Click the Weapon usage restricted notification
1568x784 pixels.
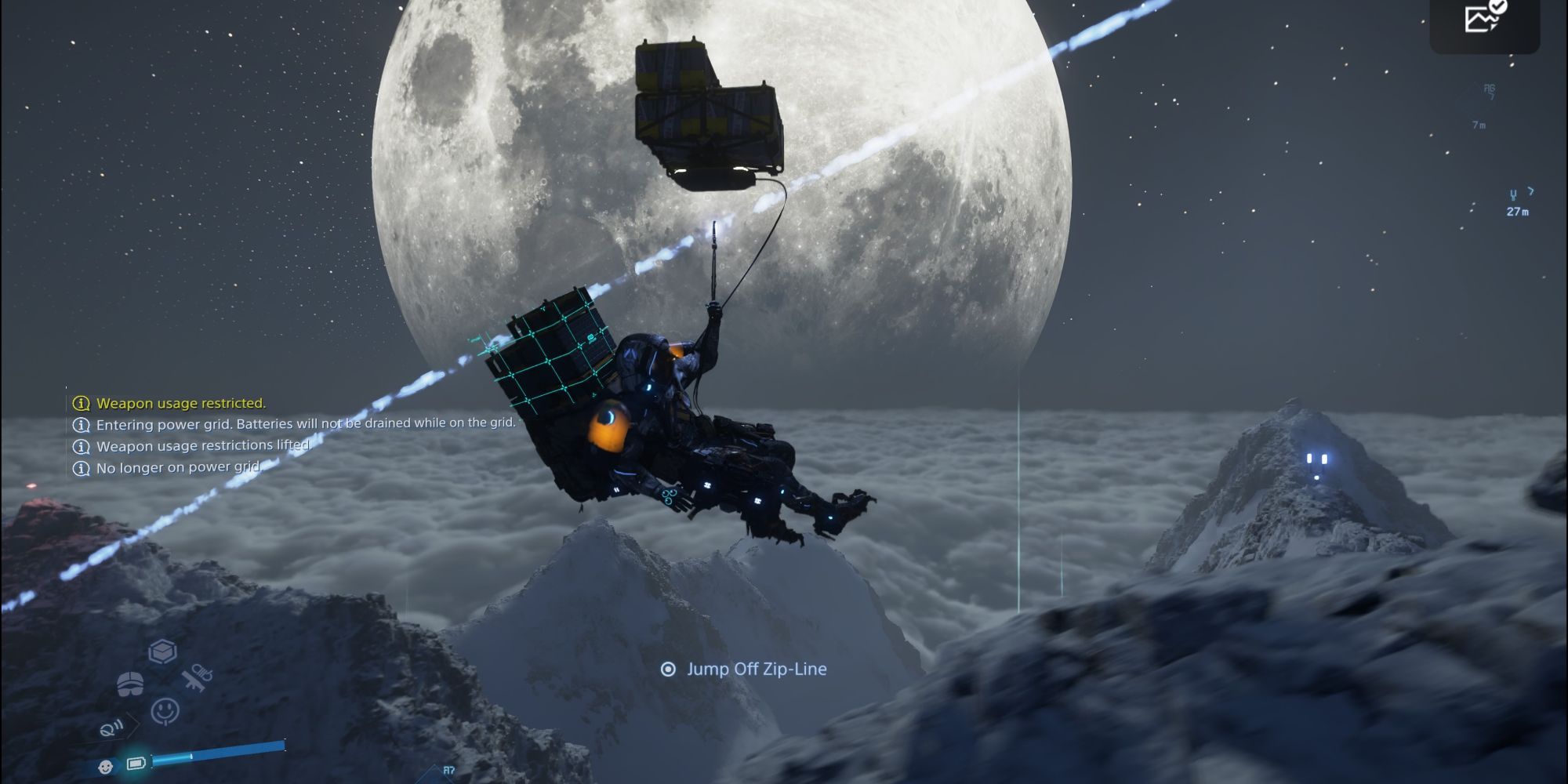tap(180, 404)
